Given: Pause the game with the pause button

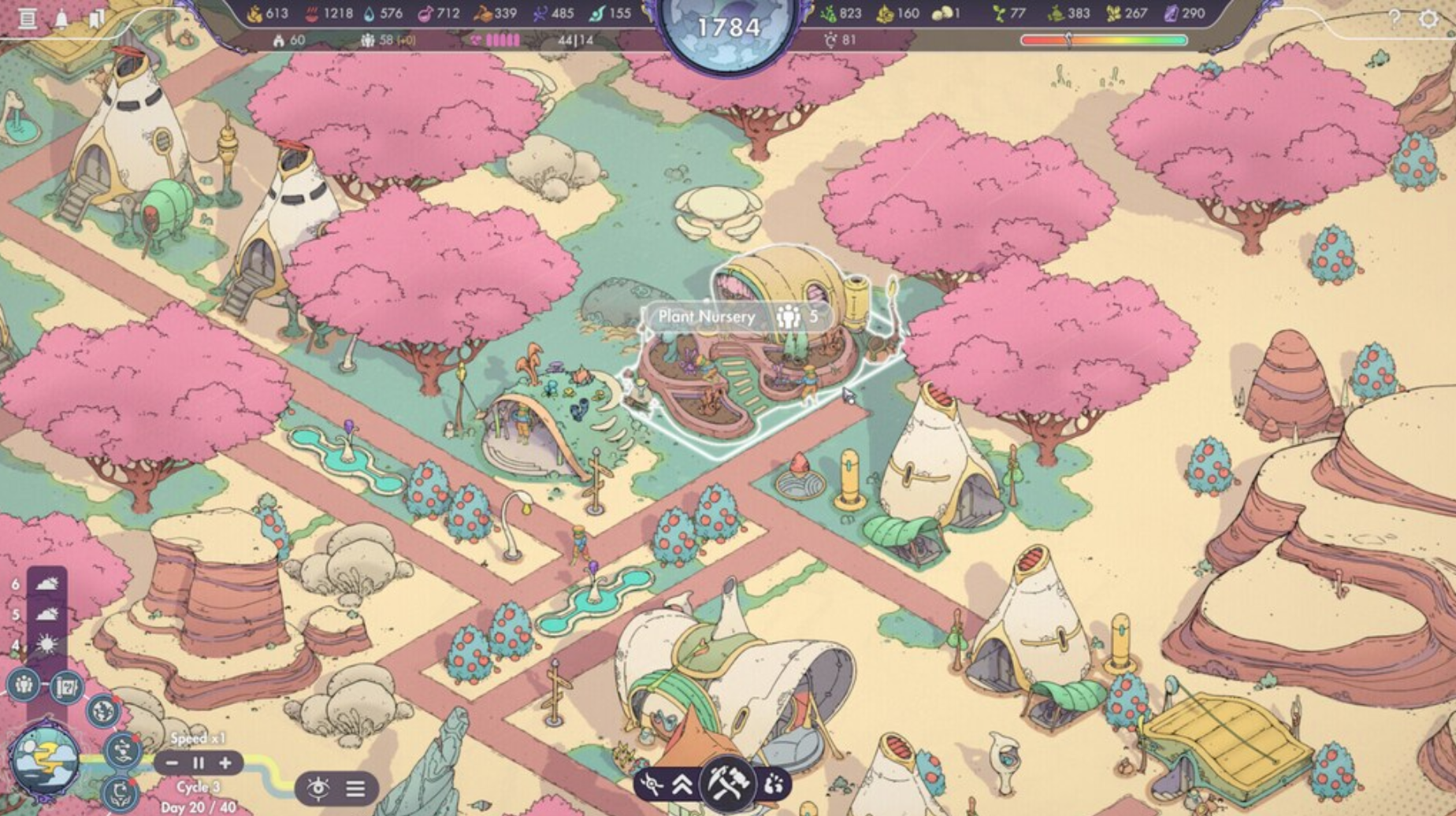Looking at the screenshot, I should (198, 763).
